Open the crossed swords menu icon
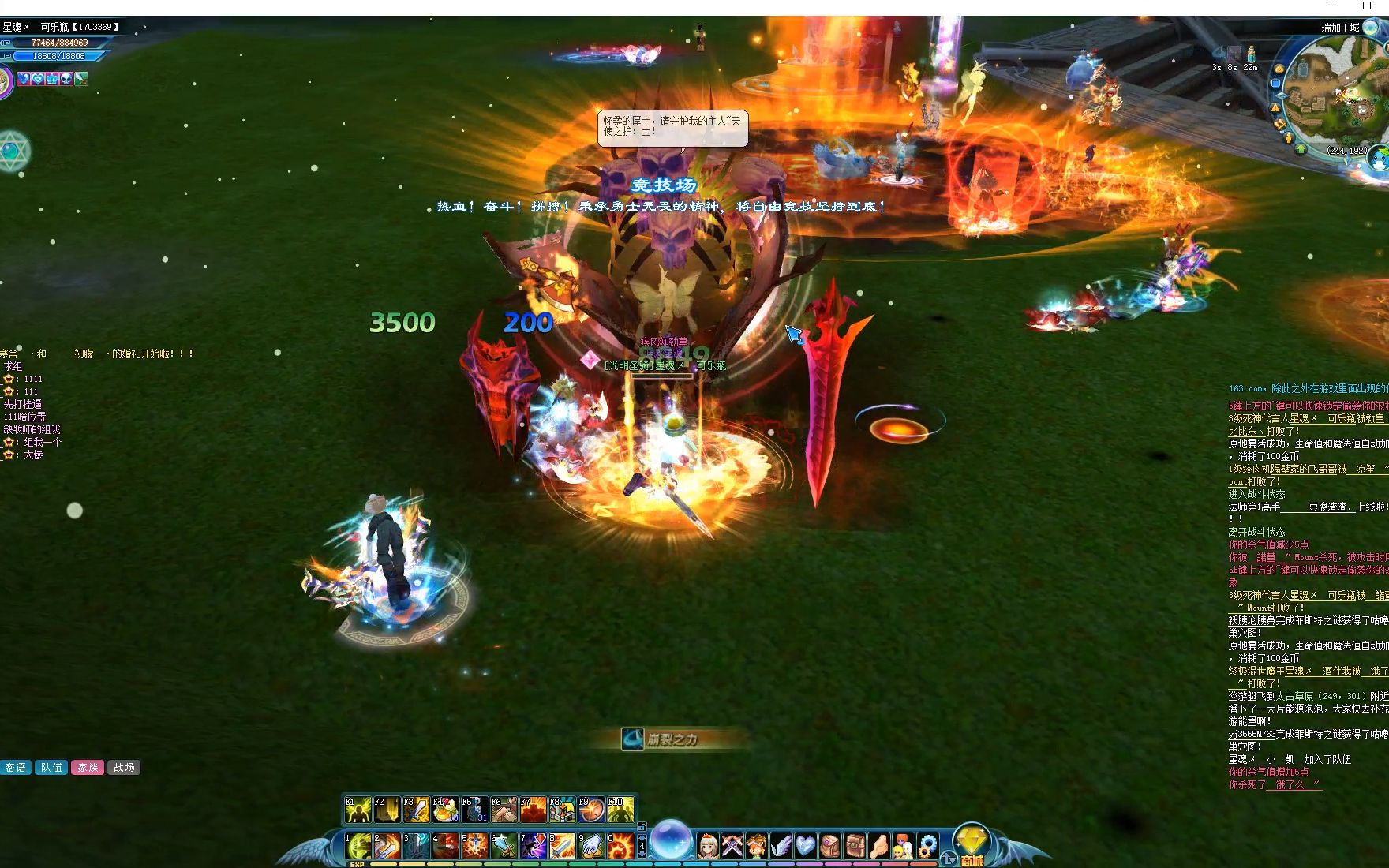Screen dimensions: 1389x868 732,846
